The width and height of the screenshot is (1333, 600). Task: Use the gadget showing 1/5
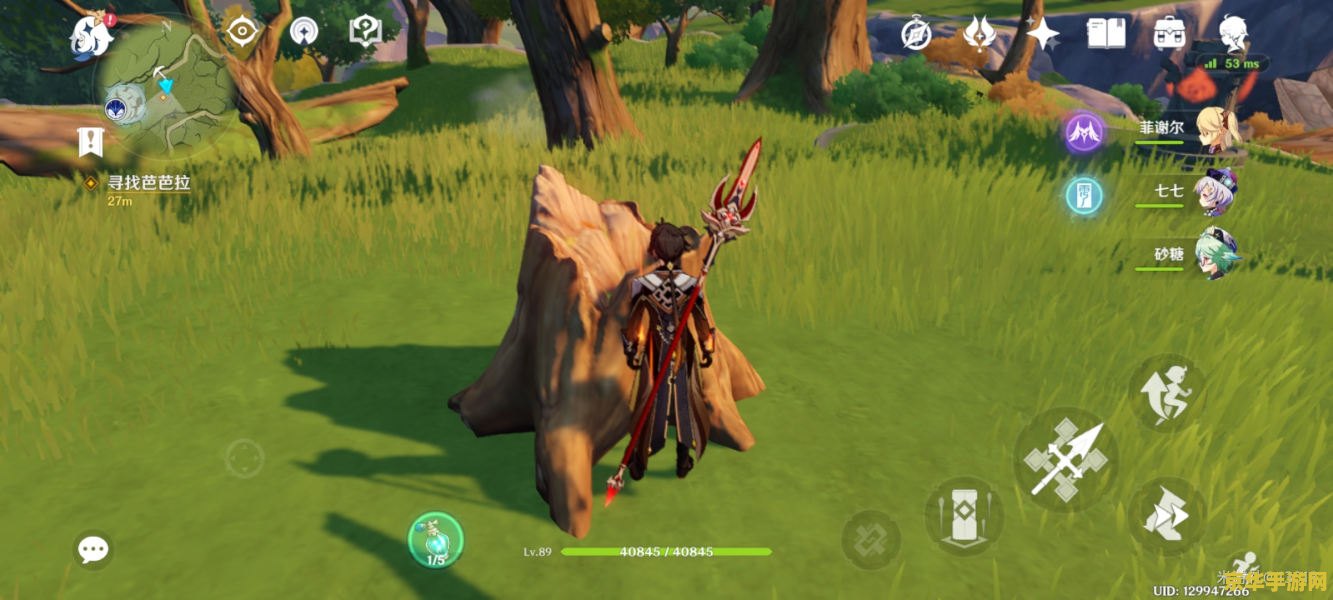point(435,540)
